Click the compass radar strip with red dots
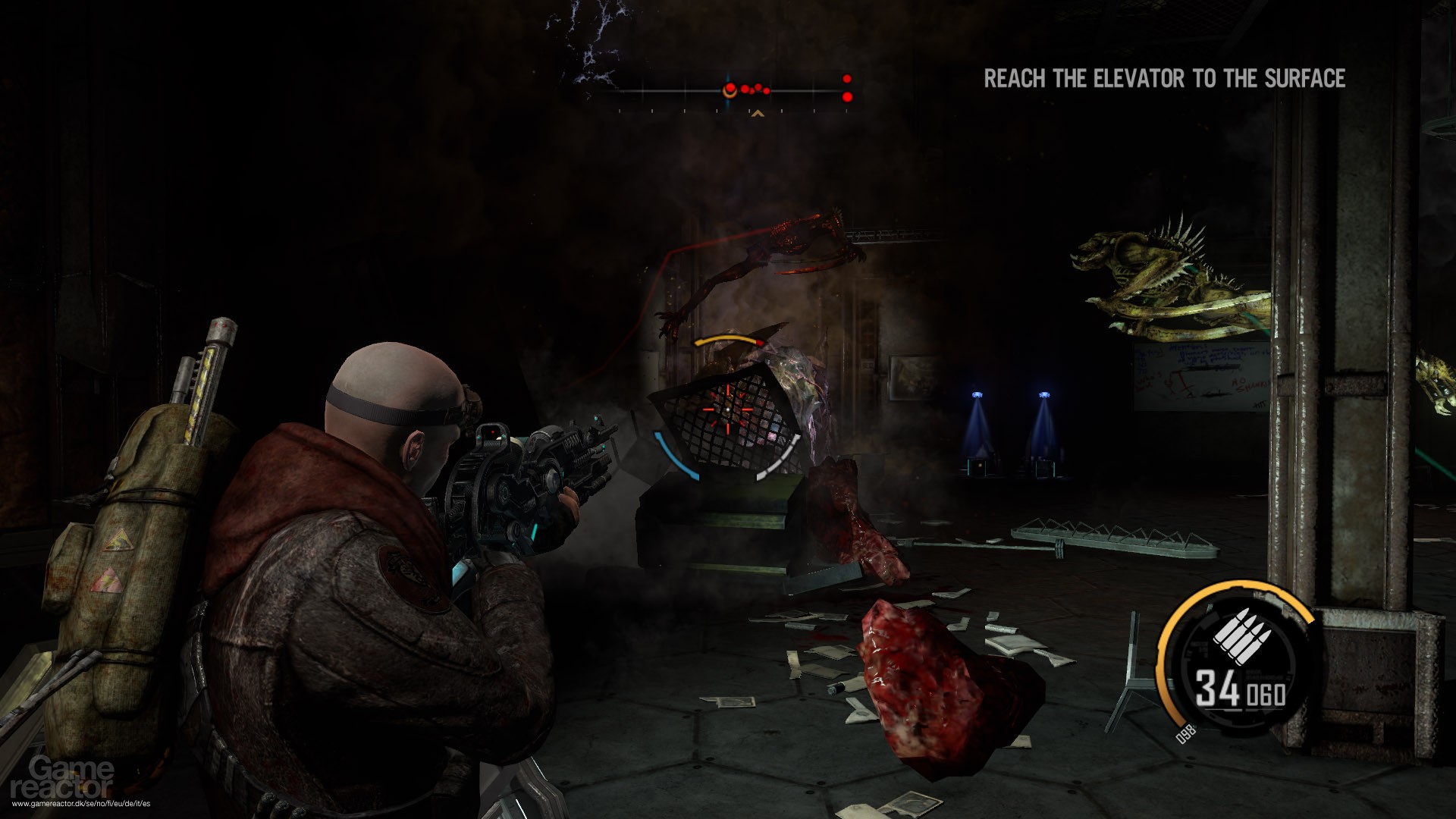This screenshot has height=819, width=1456. [x=733, y=92]
